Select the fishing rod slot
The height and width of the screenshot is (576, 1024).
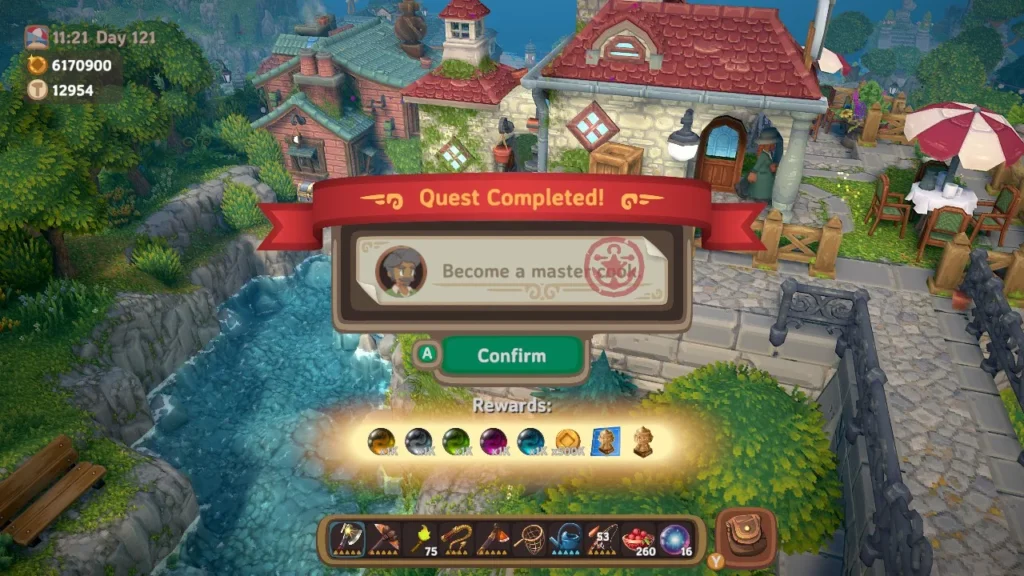[603, 538]
